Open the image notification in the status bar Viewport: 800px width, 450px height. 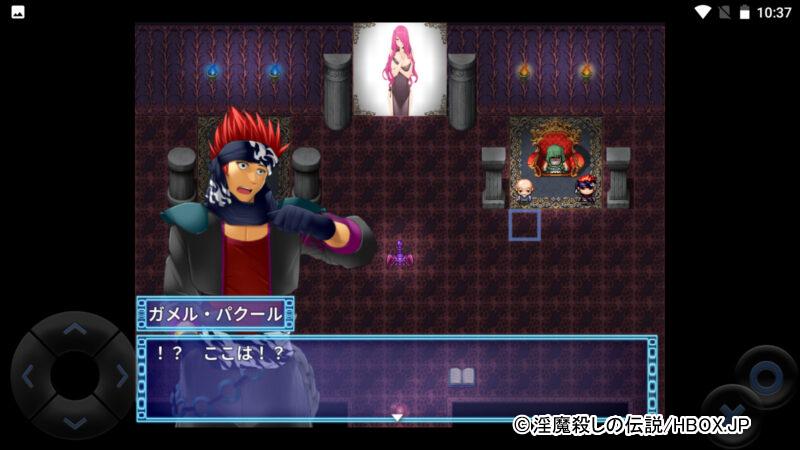coord(17,12)
